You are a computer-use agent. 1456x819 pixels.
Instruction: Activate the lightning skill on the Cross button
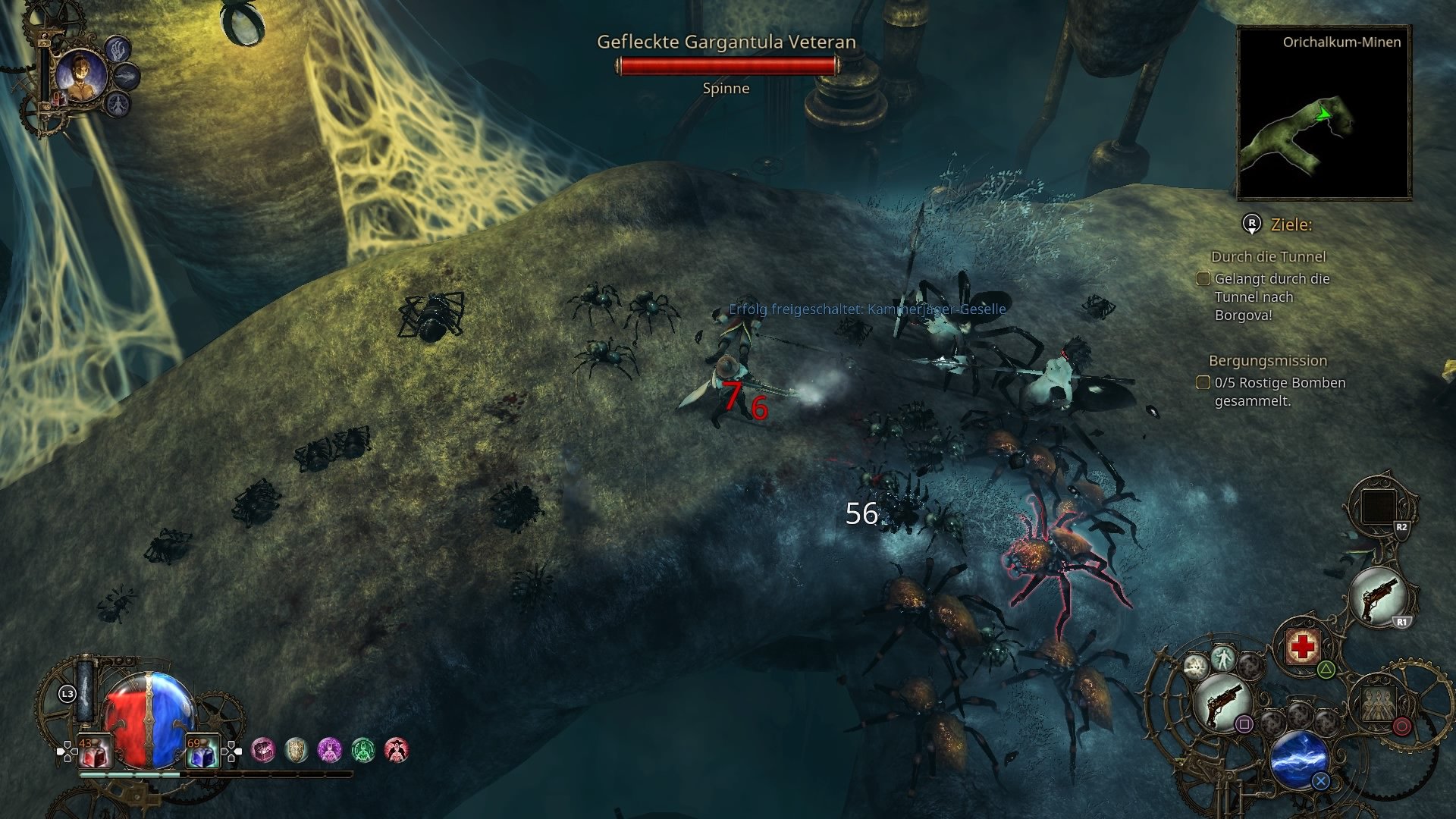[1298, 758]
